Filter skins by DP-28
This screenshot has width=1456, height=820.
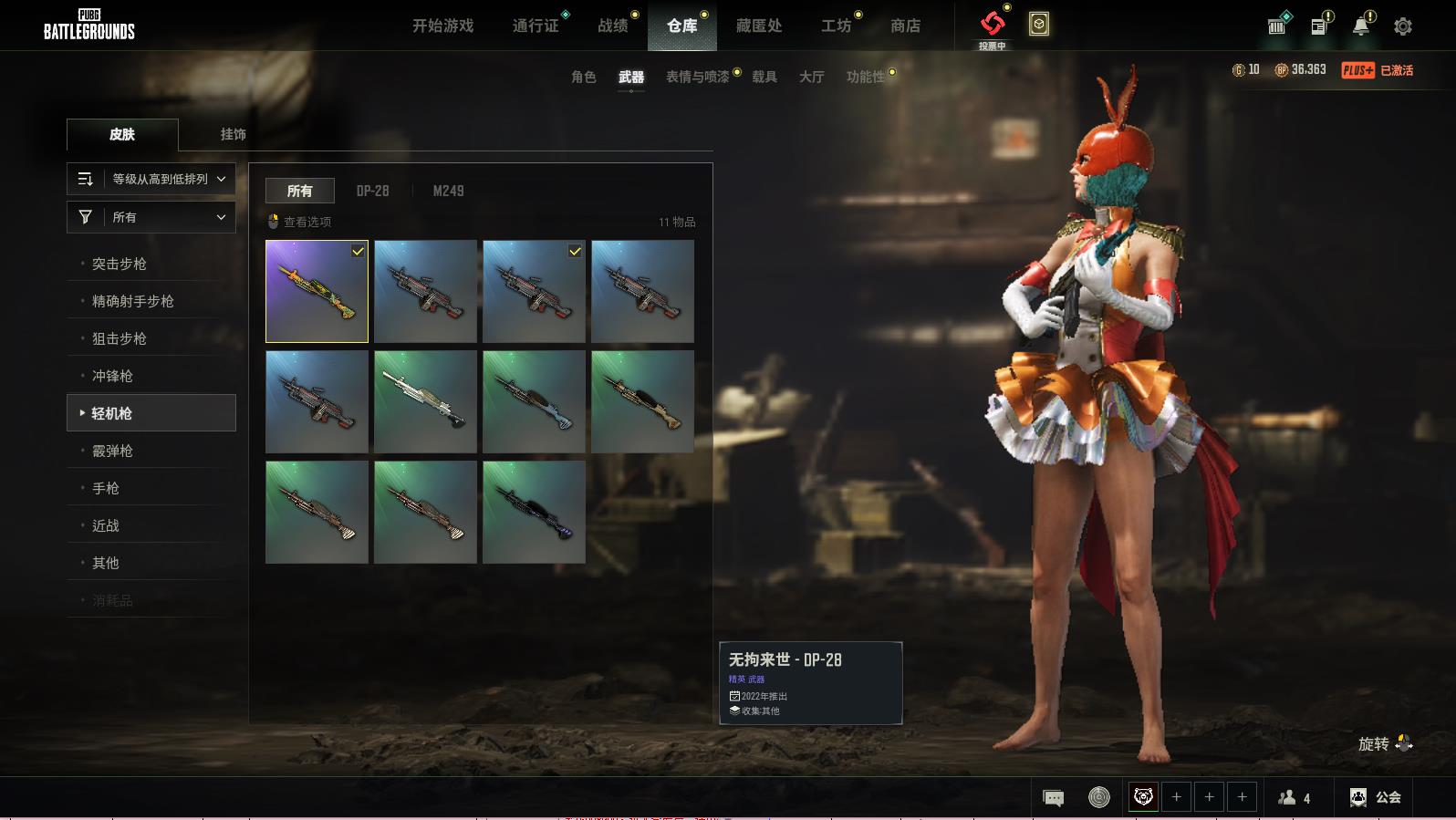click(x=372, y=191)
